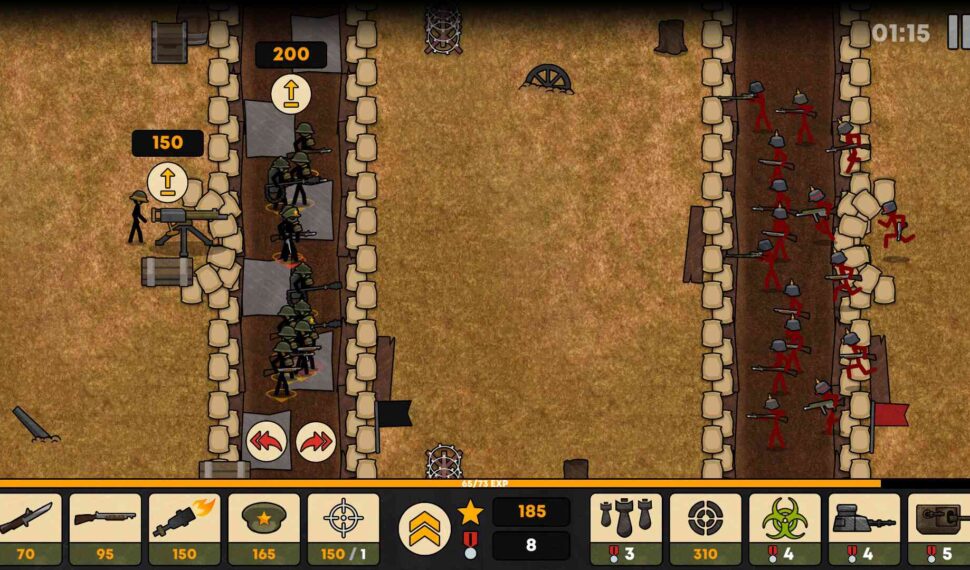Pause the game
Screen dimensions: 970x570
coord(957,32)
